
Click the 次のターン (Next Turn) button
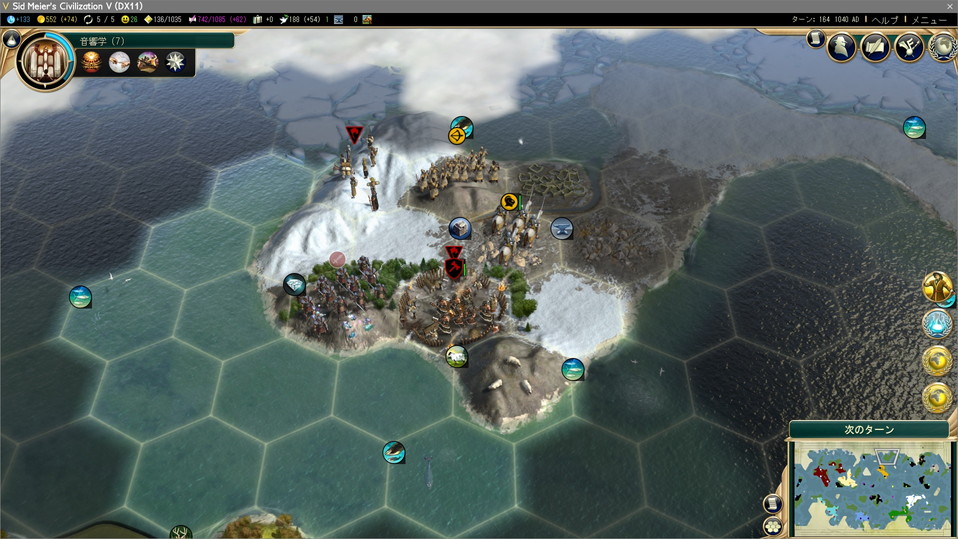point(869,430)
